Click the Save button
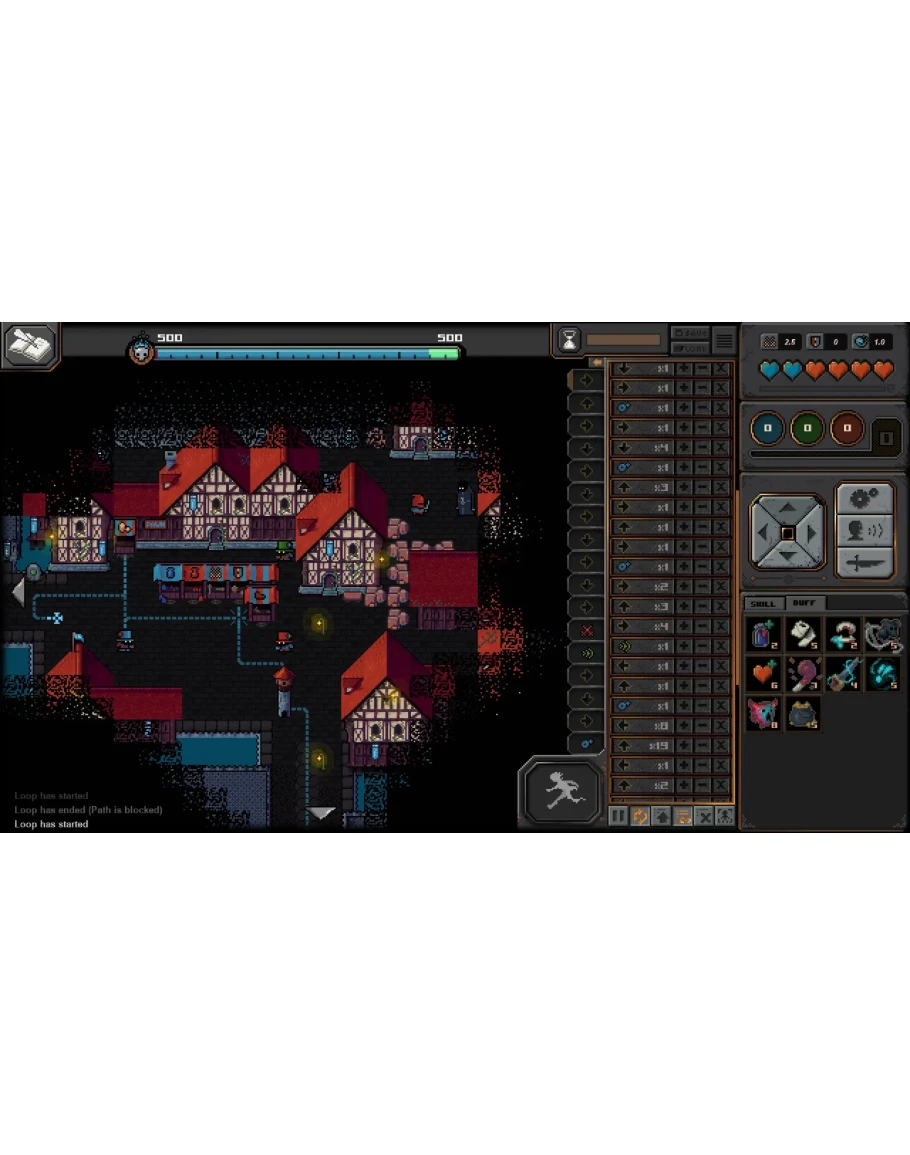910x1155 pixels. 690,333
